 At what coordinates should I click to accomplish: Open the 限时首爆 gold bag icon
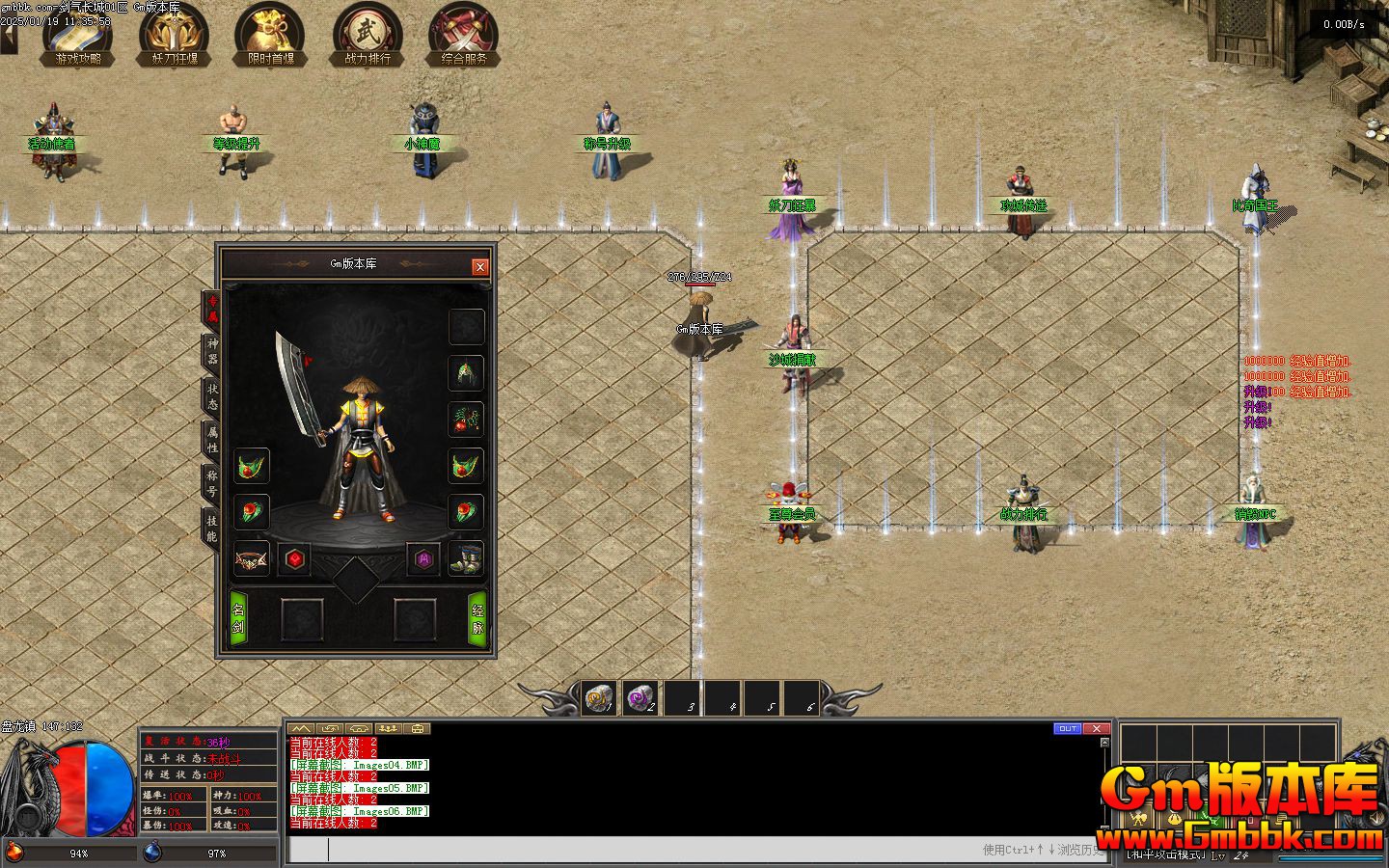point(270,35)
